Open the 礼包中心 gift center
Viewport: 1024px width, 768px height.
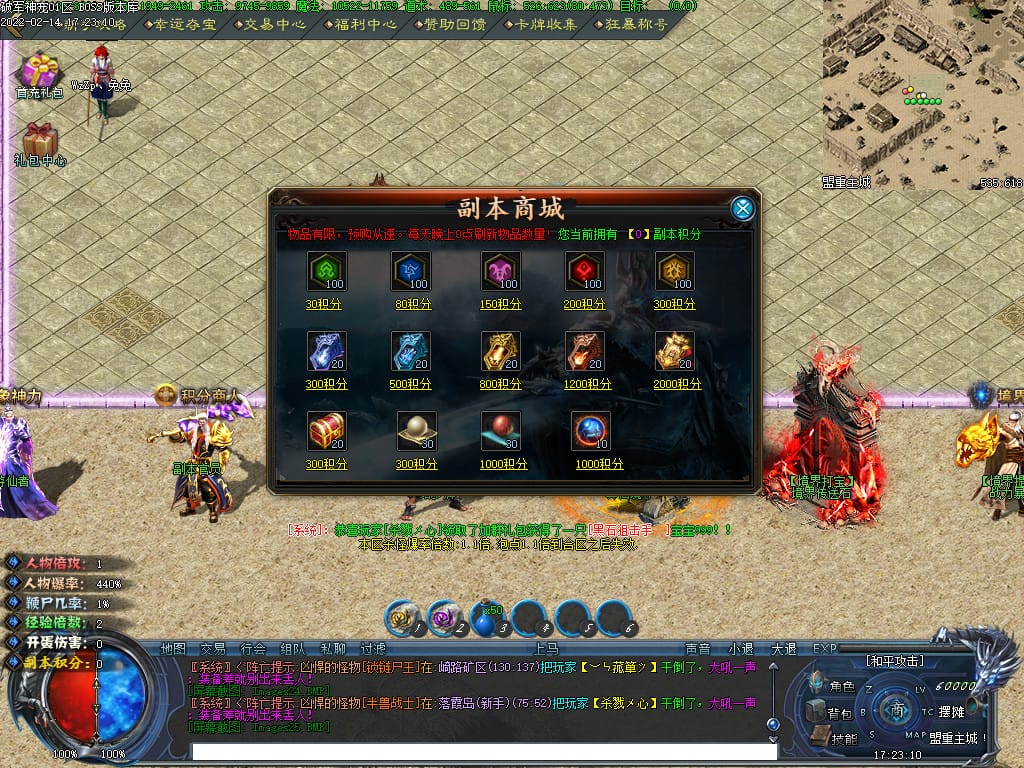pyautogui.click(x=40, y=144)
